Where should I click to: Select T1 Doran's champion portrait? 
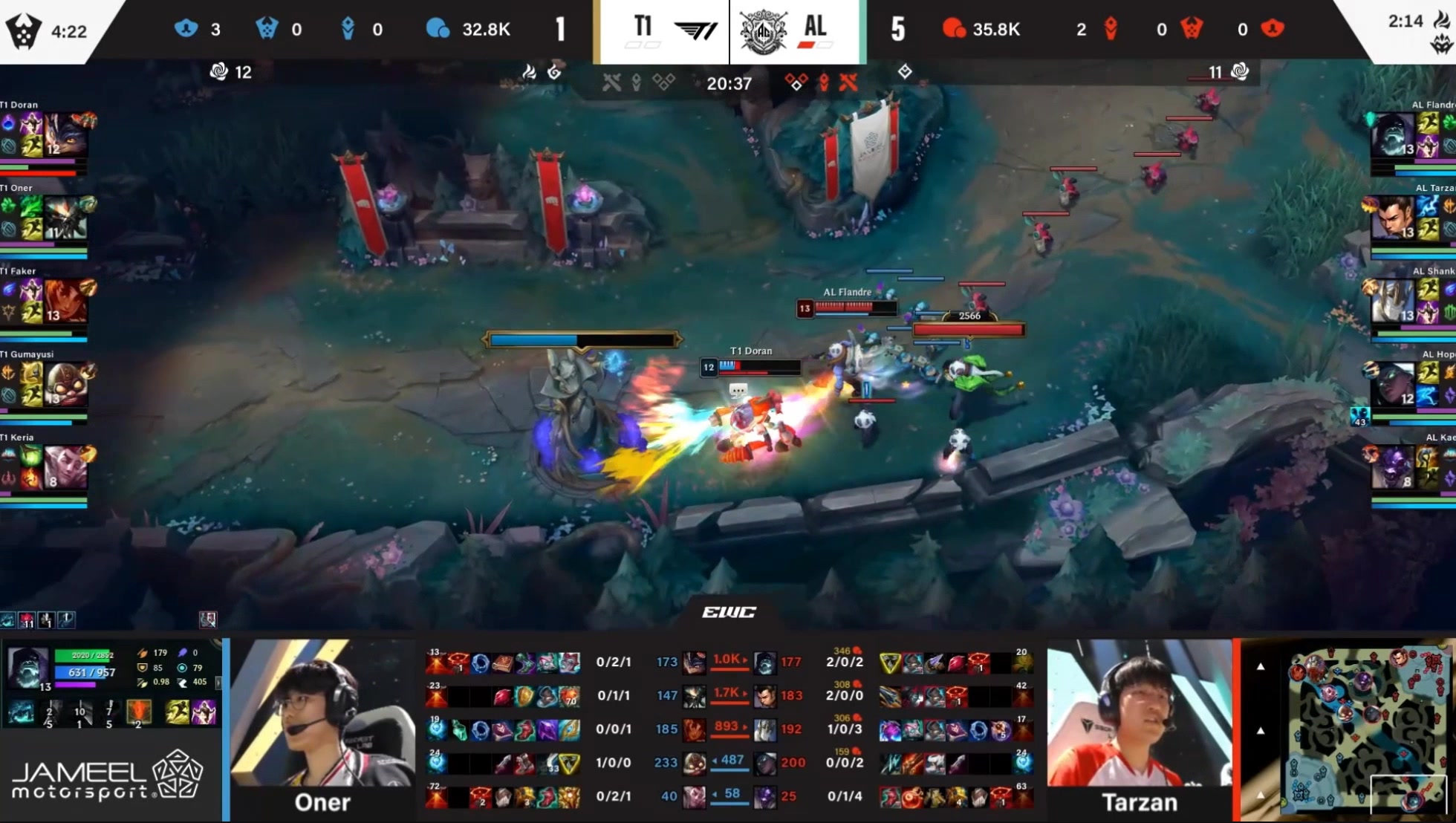coord(65,134)
